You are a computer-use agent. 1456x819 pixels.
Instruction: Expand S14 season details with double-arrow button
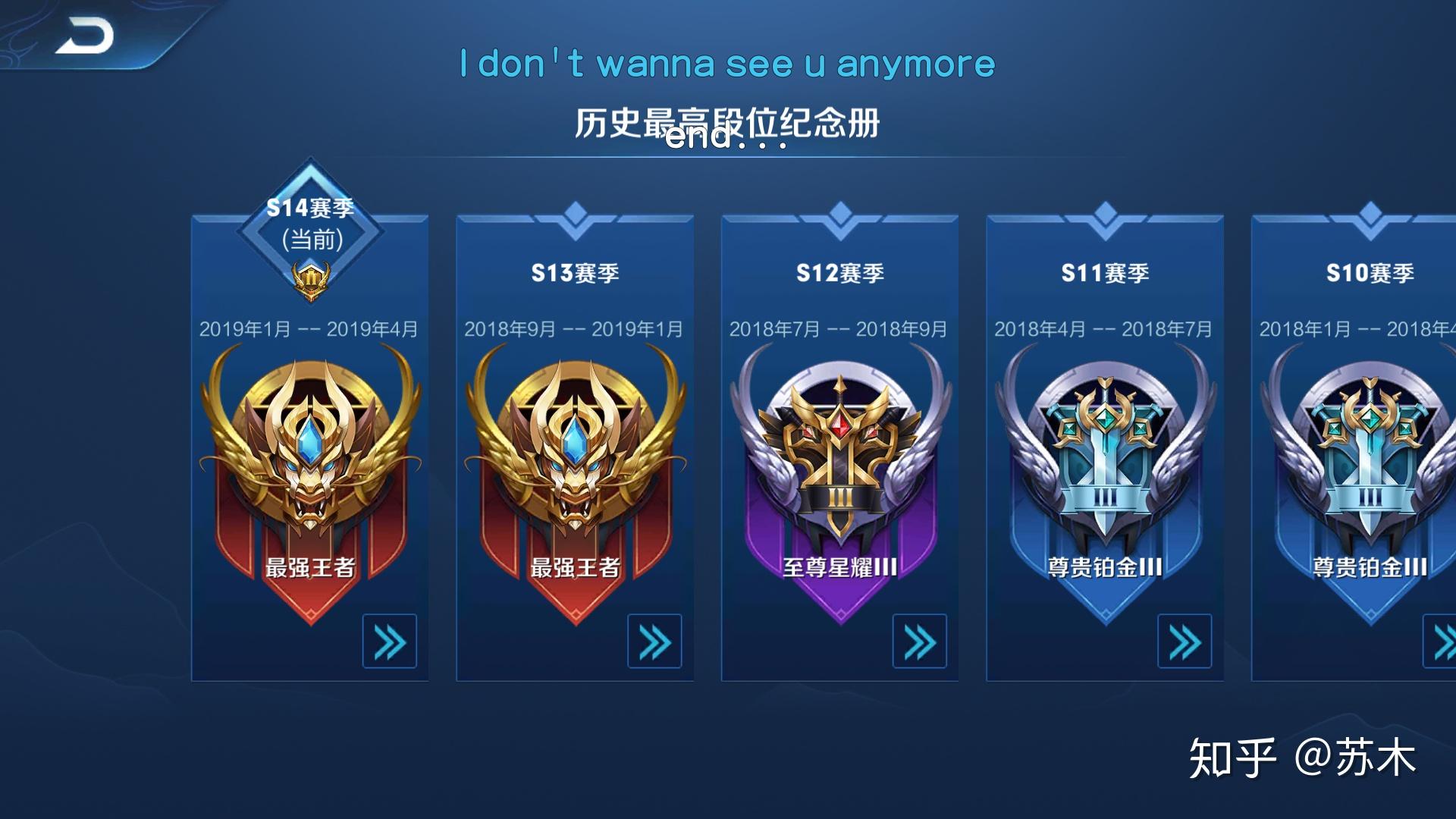pos(389,641)
